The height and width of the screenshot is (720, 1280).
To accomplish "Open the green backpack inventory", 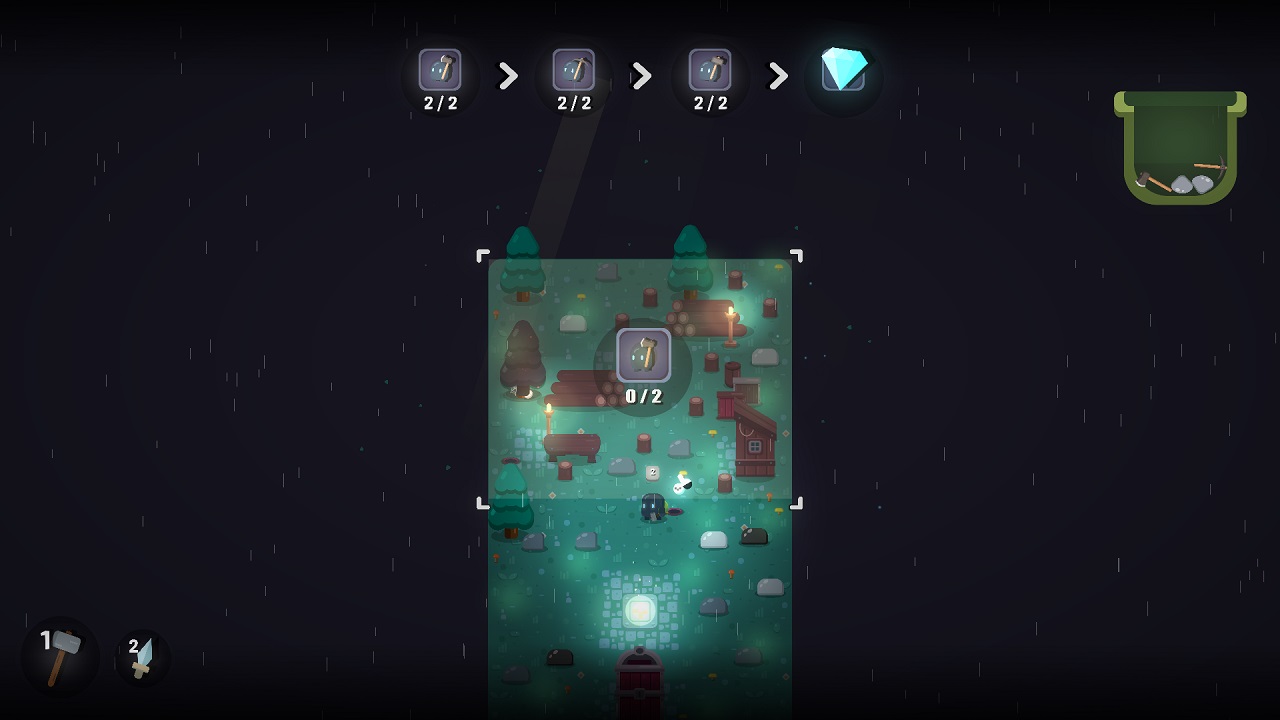I will [1180, 150].
